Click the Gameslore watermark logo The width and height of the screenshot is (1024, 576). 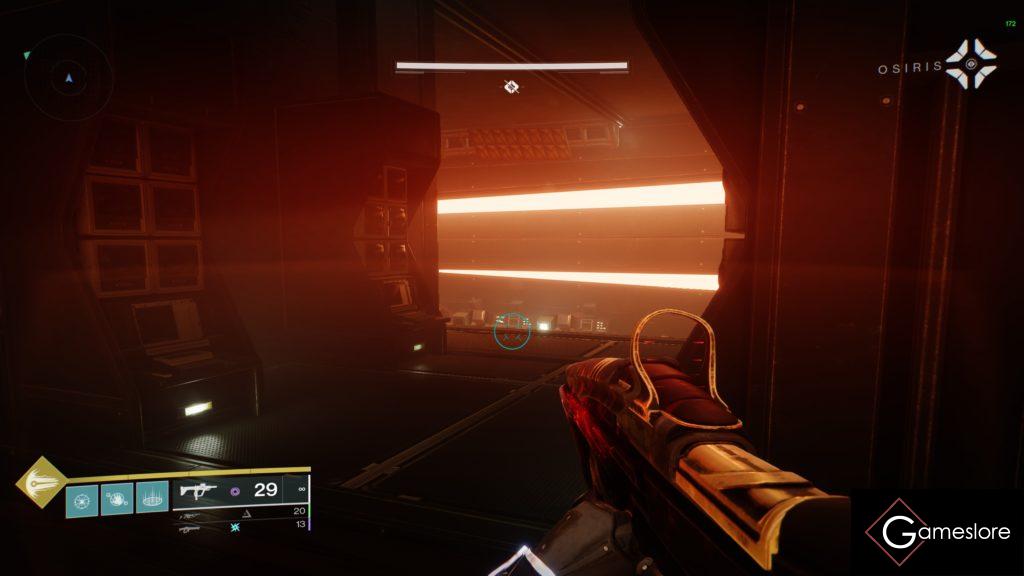(x=938, y=532)
